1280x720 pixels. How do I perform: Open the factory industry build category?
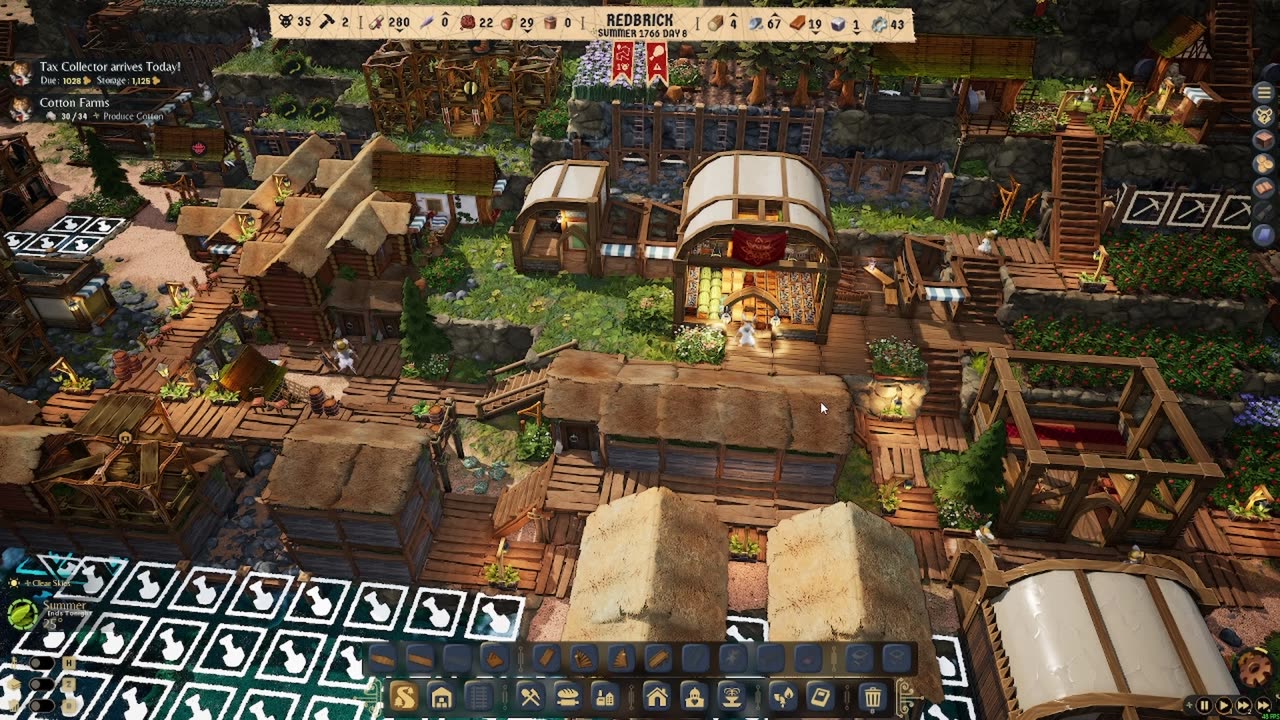tap(604, 696)
